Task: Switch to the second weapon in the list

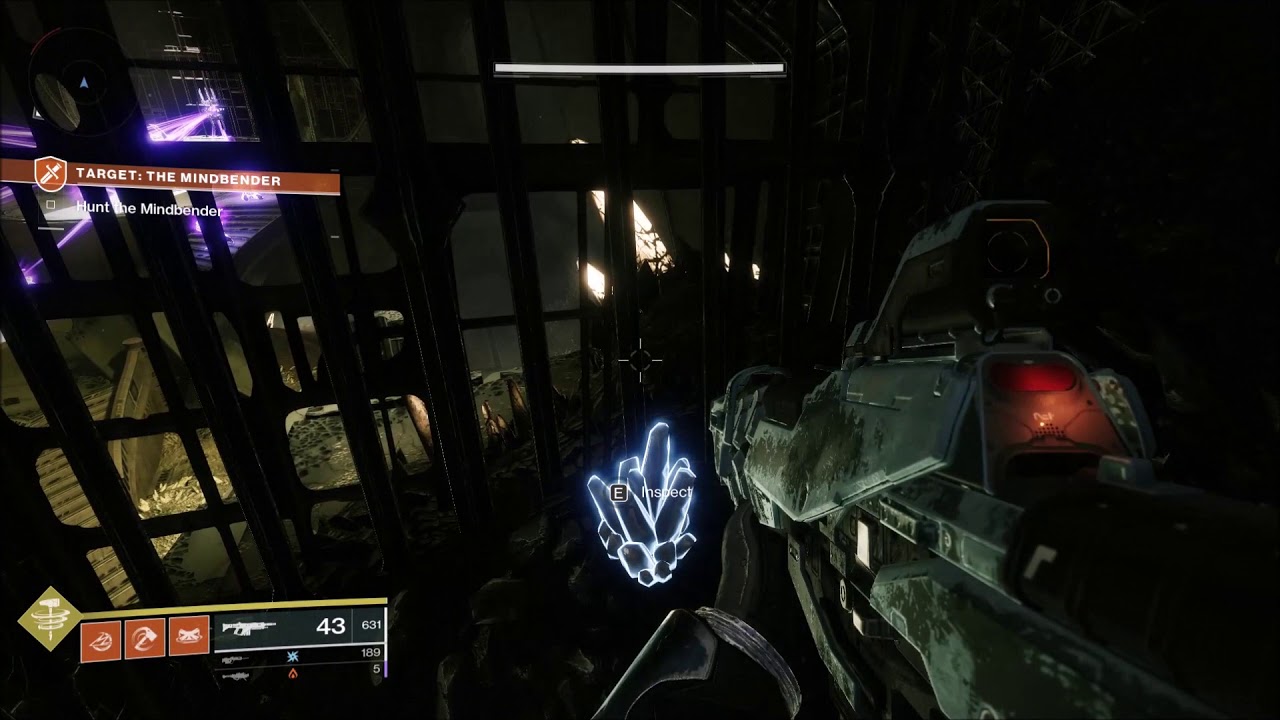Action: (298, 659)
